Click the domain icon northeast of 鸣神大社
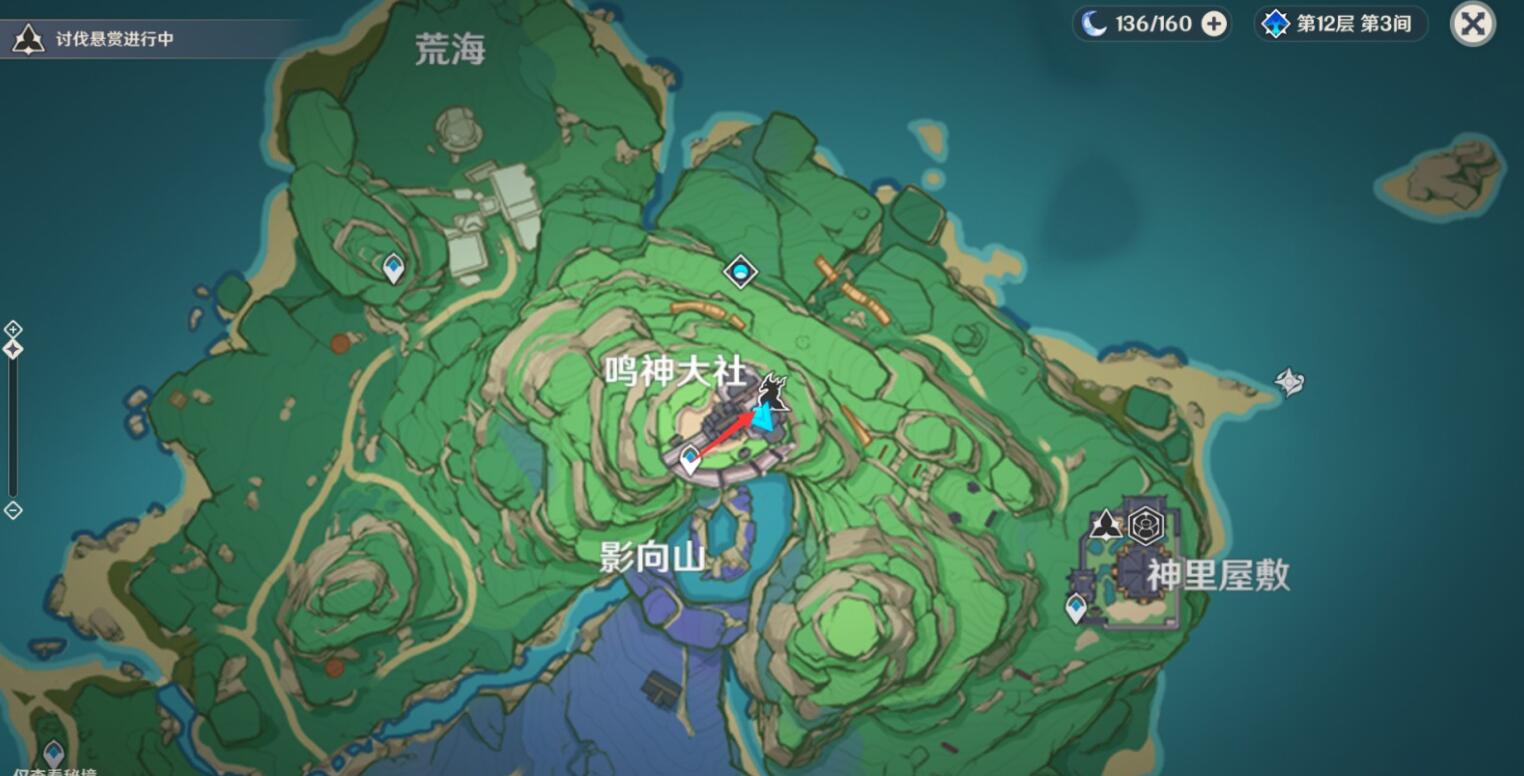 (739, 271)
